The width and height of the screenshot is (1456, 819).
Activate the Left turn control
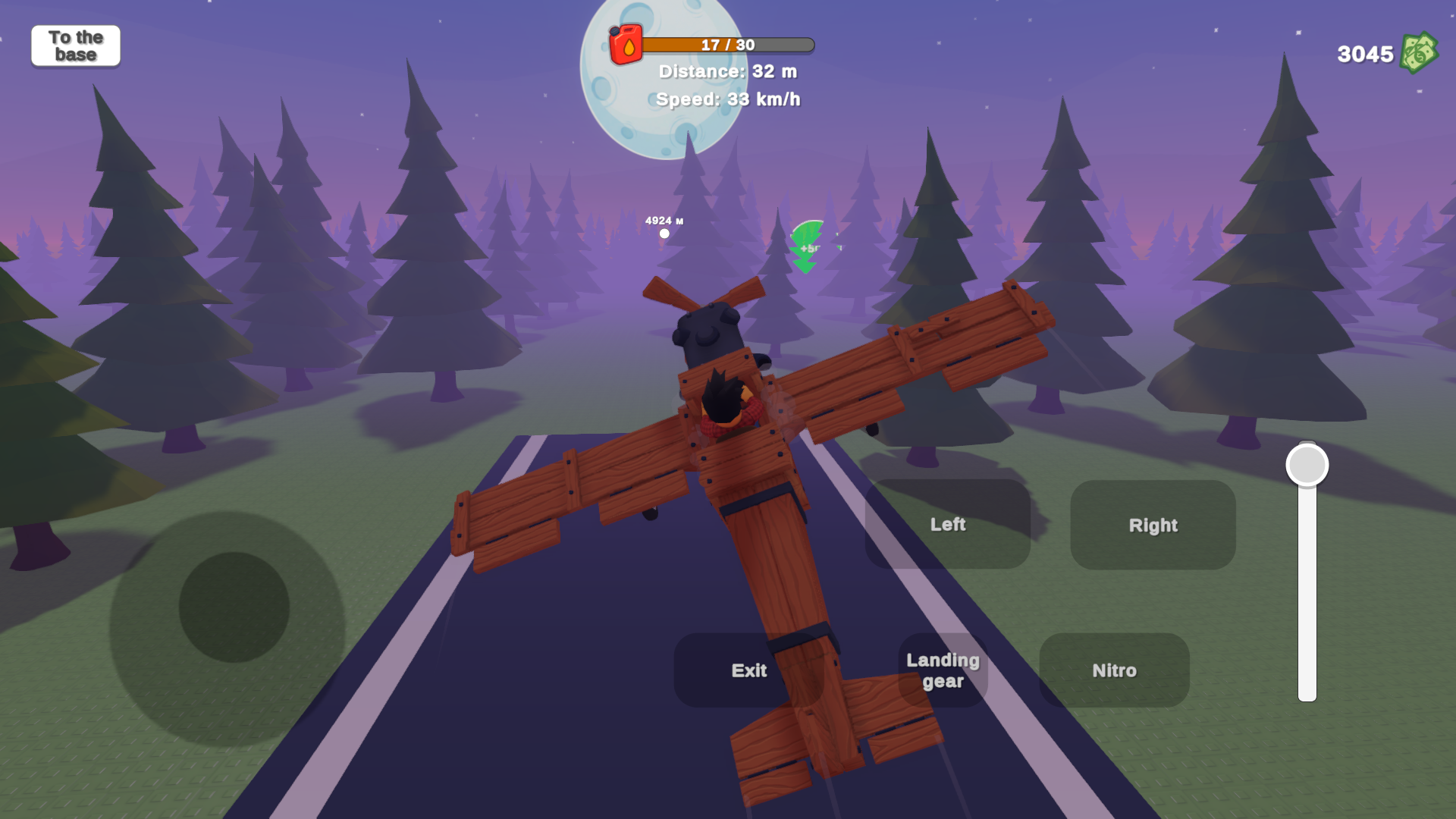948,523
